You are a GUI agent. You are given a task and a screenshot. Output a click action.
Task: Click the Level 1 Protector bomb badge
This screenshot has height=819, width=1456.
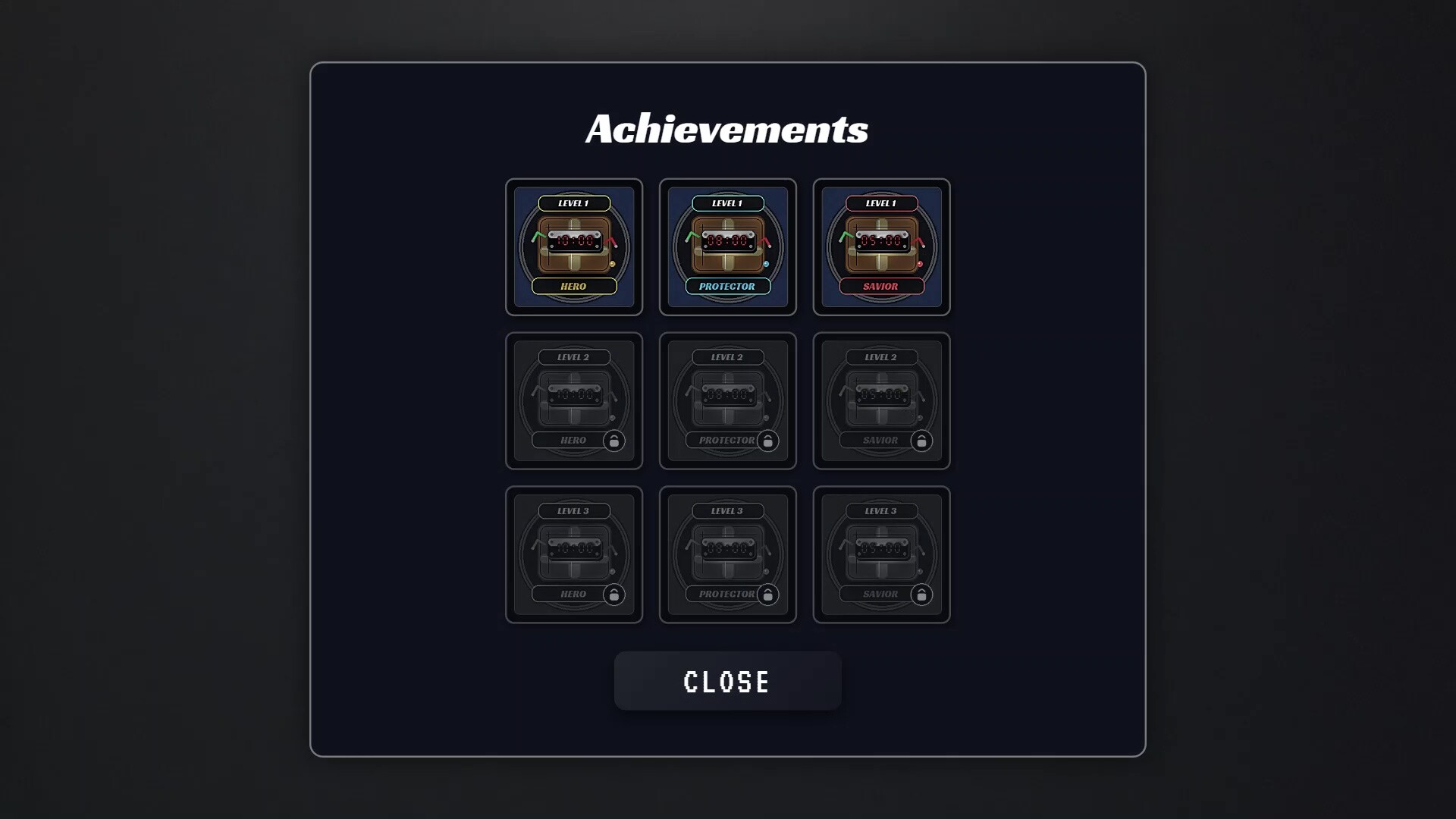click(x=727, y=247)
